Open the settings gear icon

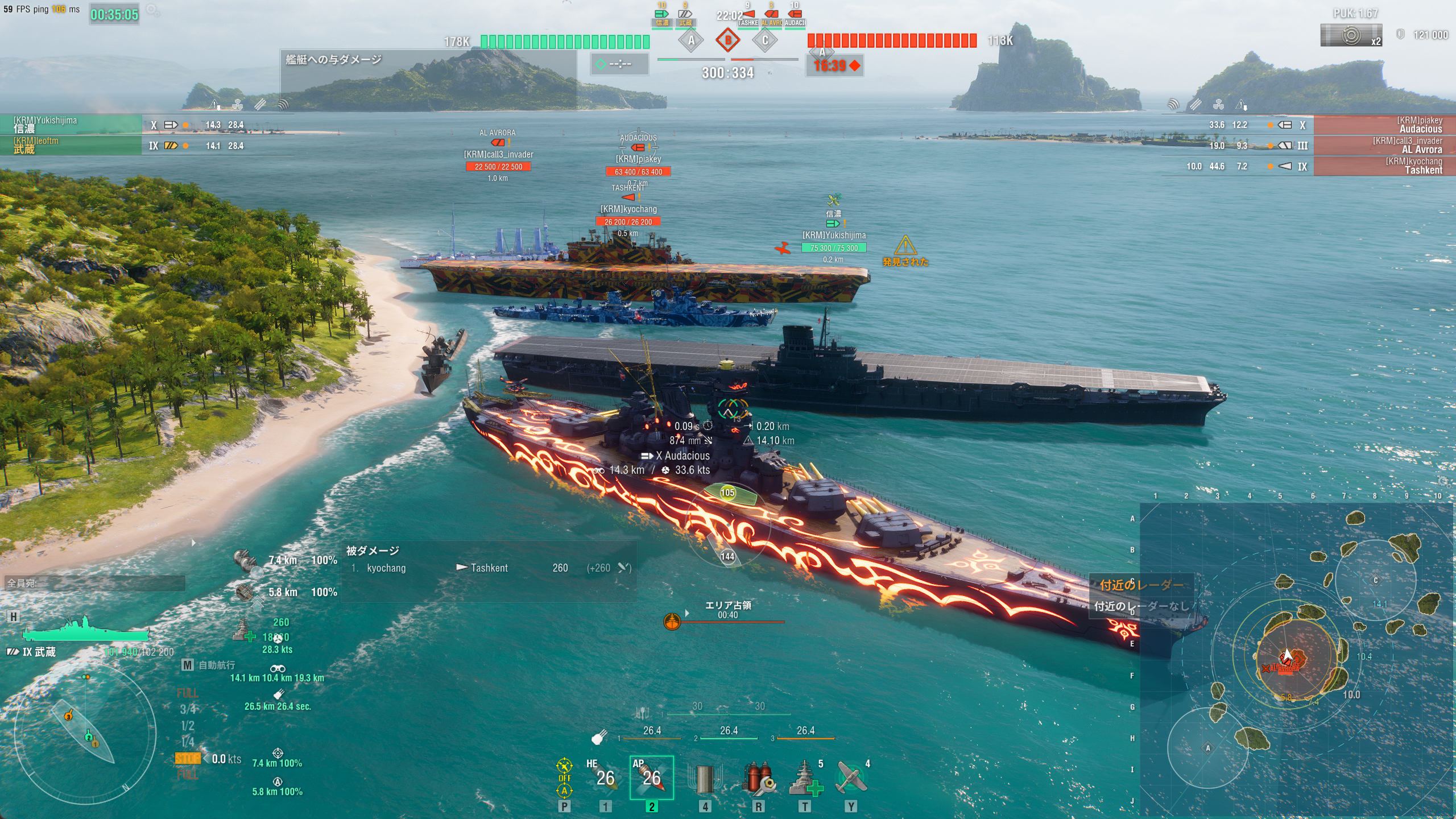(x=152, y=10)
